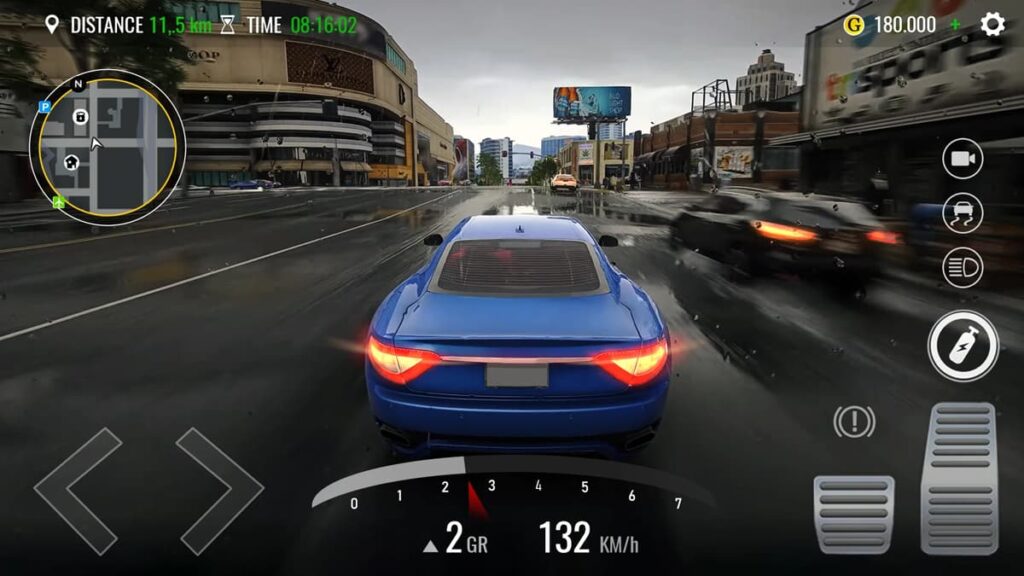Toggle the traction control icon

(962, 213)
